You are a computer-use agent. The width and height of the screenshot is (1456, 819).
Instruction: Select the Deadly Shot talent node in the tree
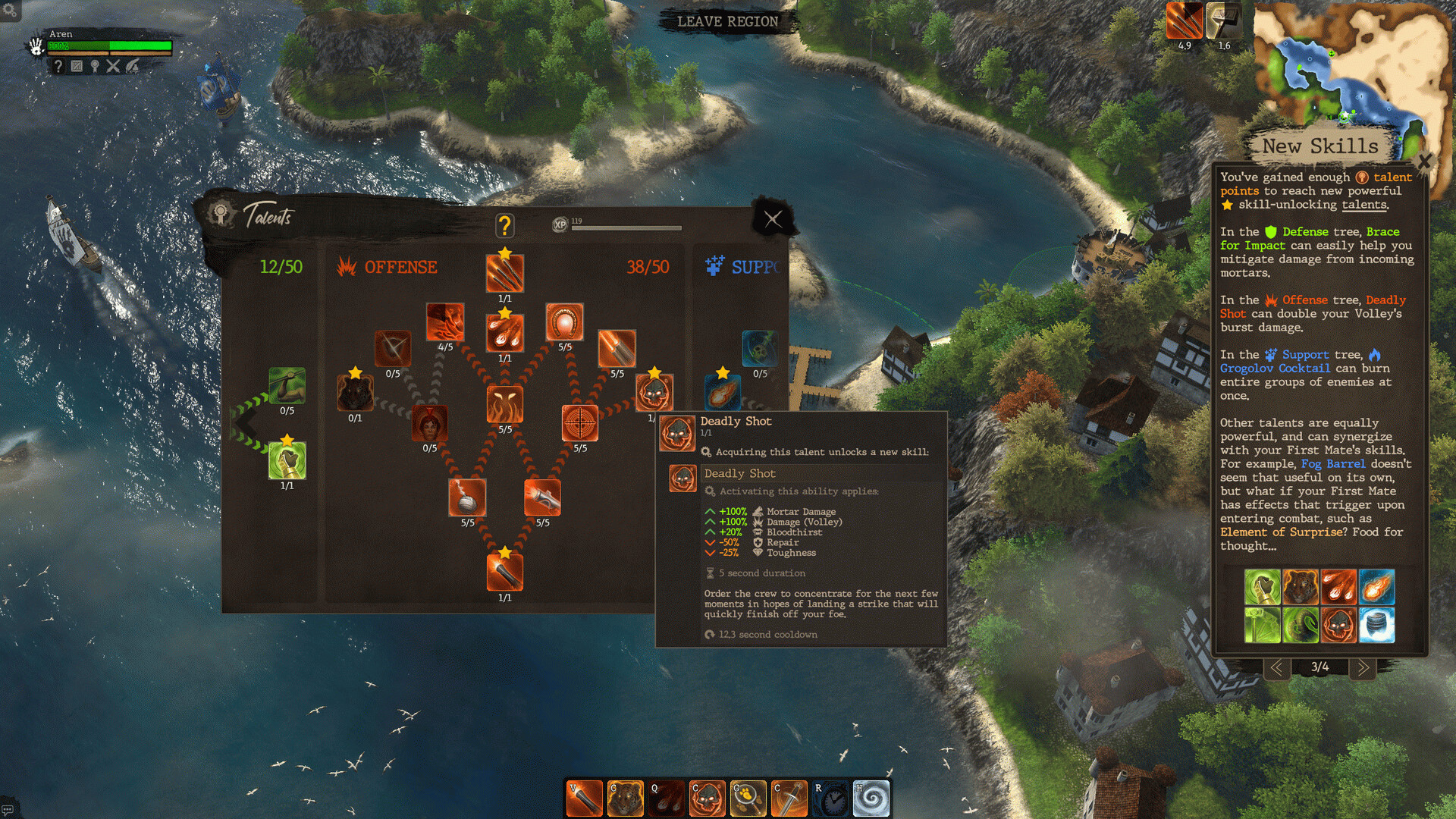coord(654,393)
